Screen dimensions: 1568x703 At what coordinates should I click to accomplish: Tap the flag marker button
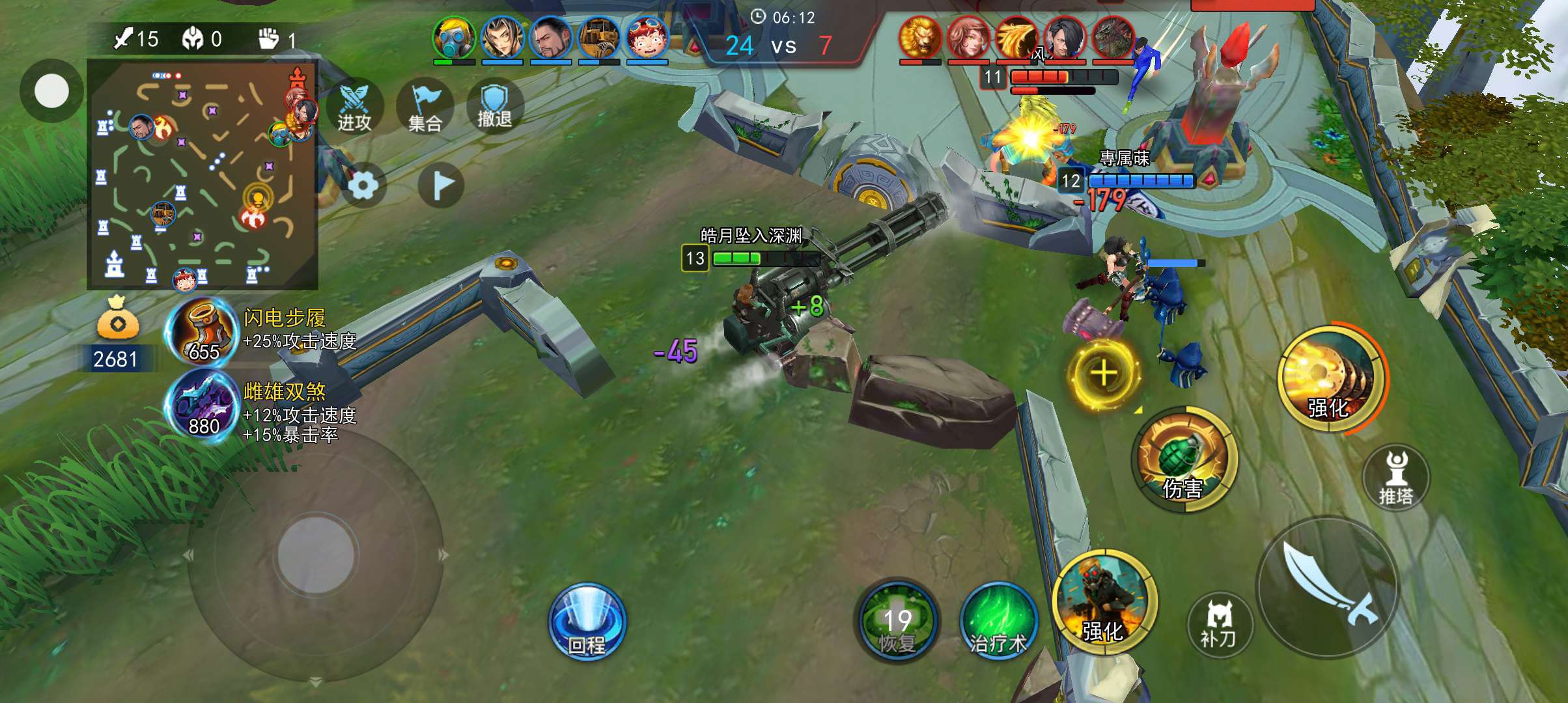441,186
